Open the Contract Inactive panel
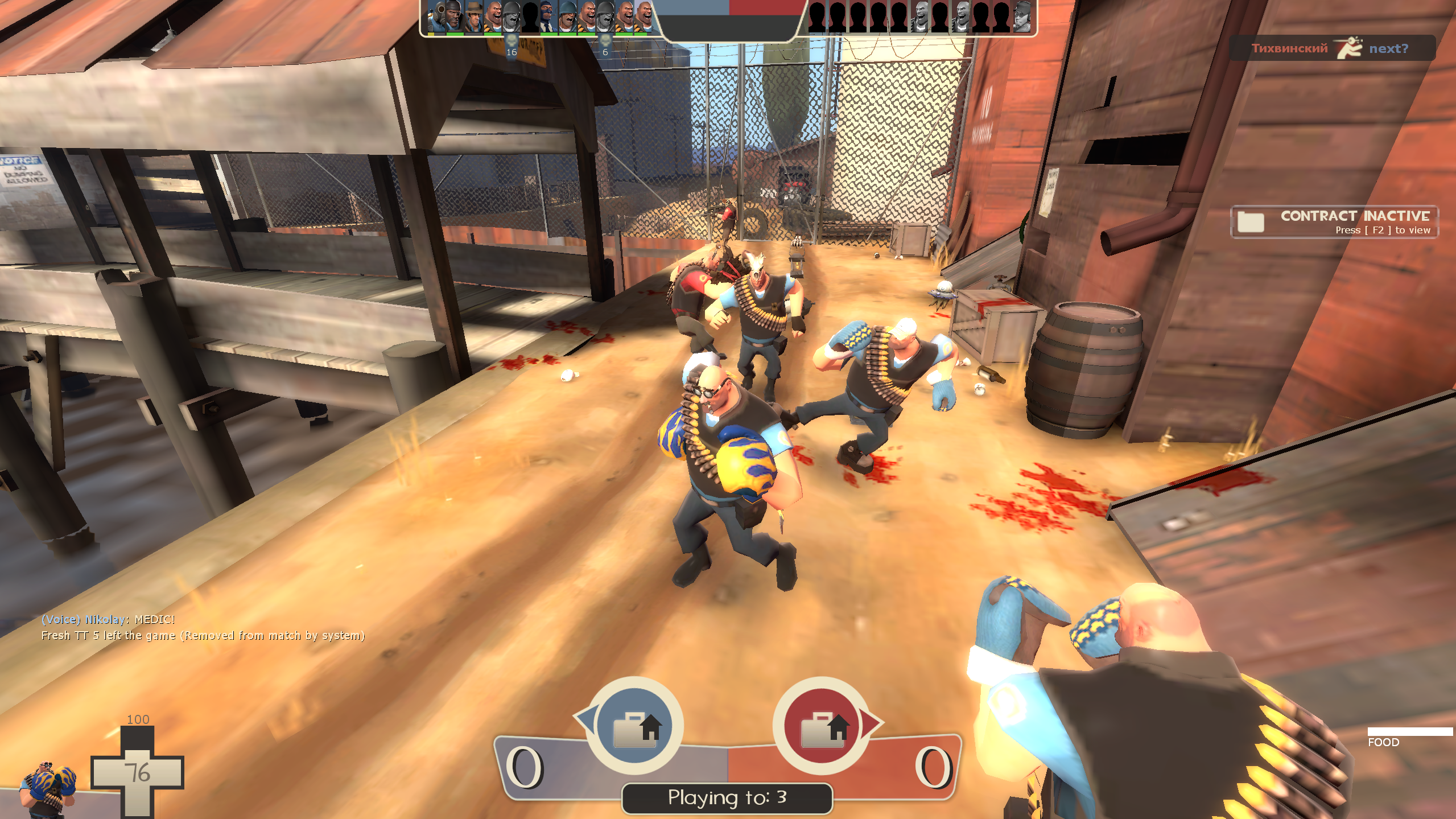1456x819 pixels. pyautogui.click(x=1334, y=221)
